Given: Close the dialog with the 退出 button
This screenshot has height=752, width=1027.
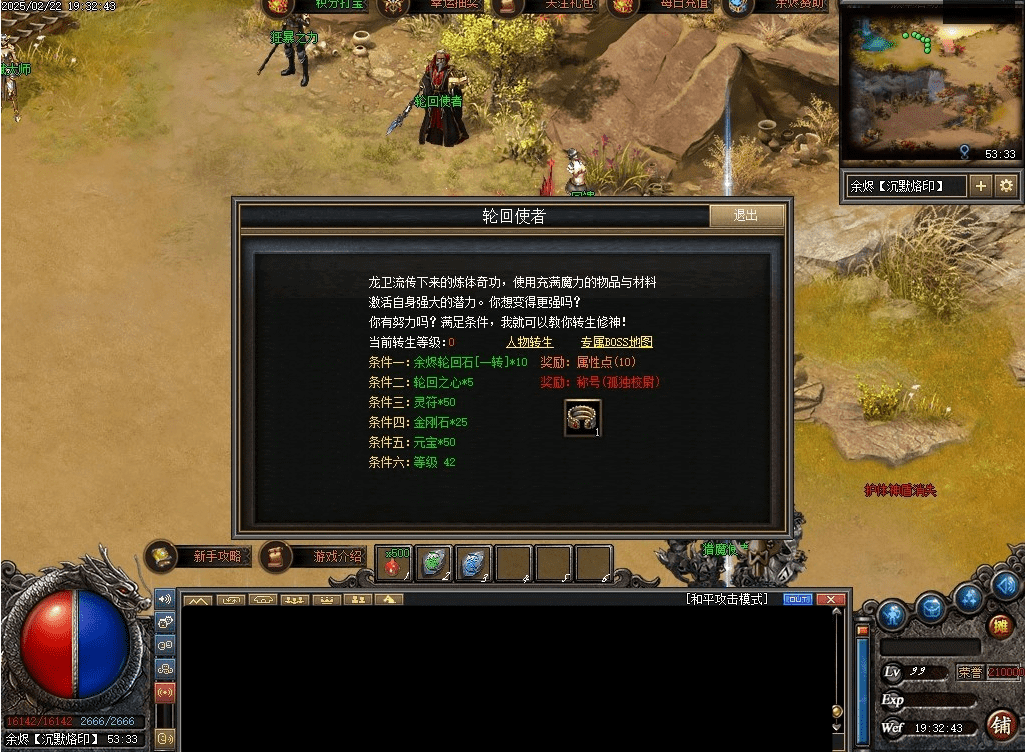Looking at the screenshot, I should pos(746,216).
